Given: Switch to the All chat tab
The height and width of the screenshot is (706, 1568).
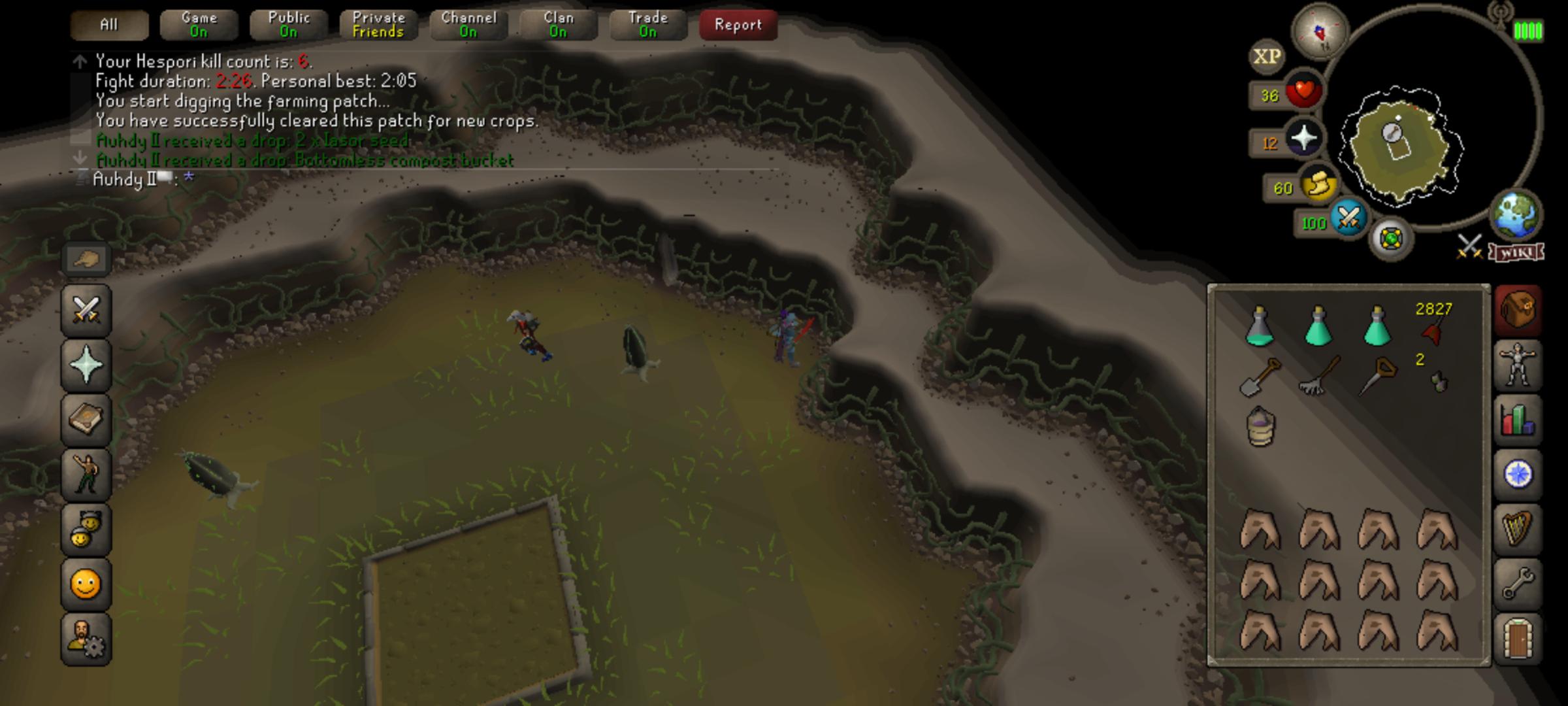Looking at the screenshot, I should coord(108,24).
